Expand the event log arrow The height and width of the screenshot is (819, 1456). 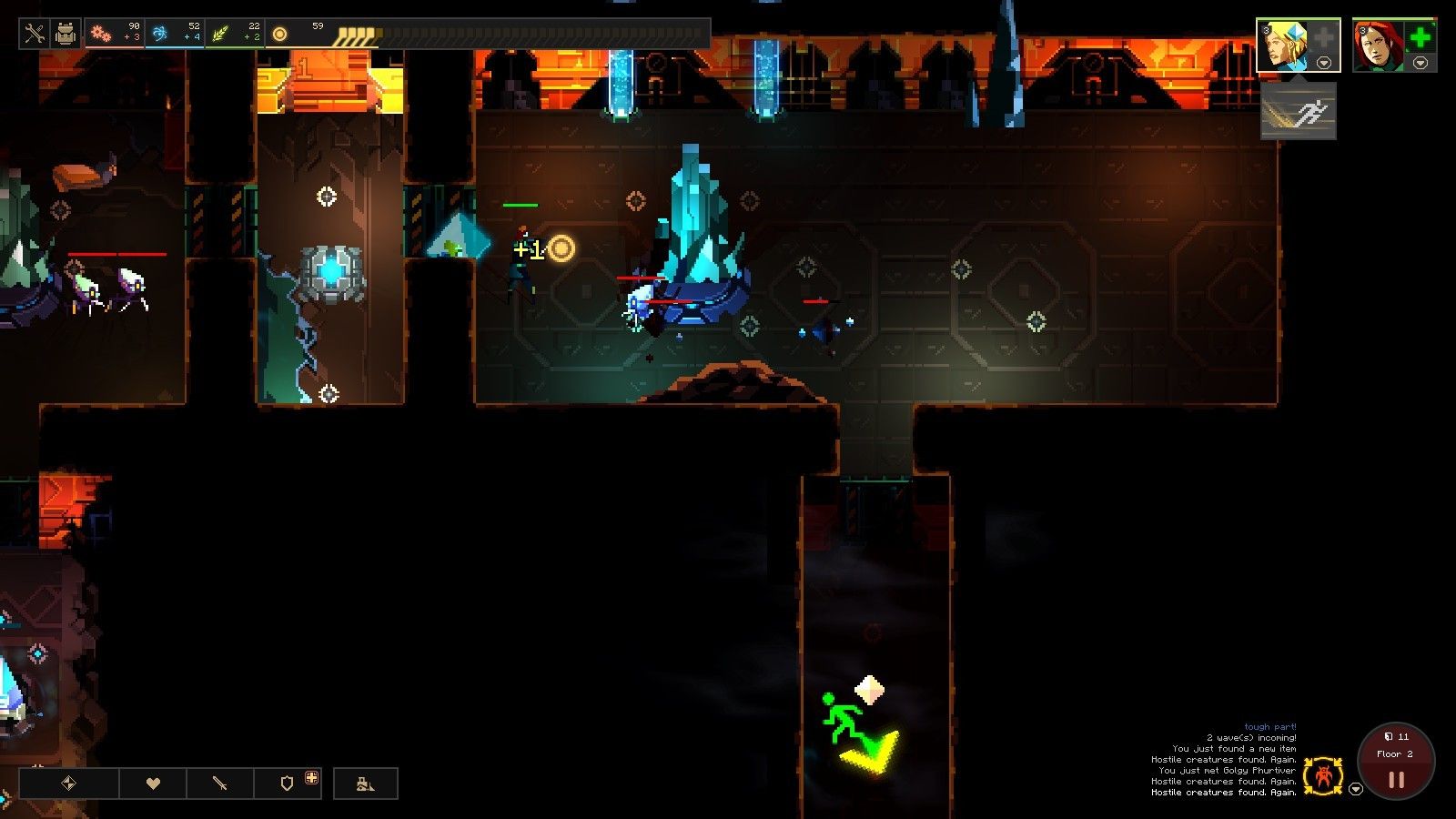(x=1356, y=789)
